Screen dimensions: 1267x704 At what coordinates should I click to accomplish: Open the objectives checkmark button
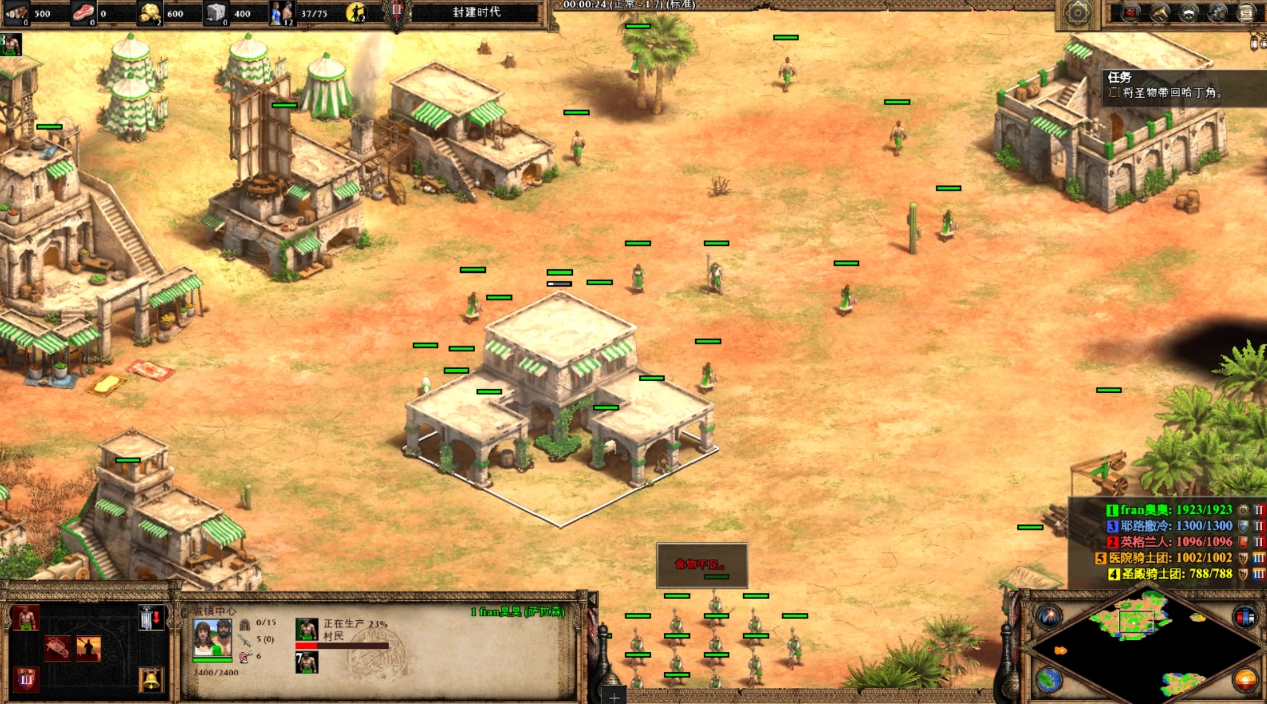click(1130, 13)
